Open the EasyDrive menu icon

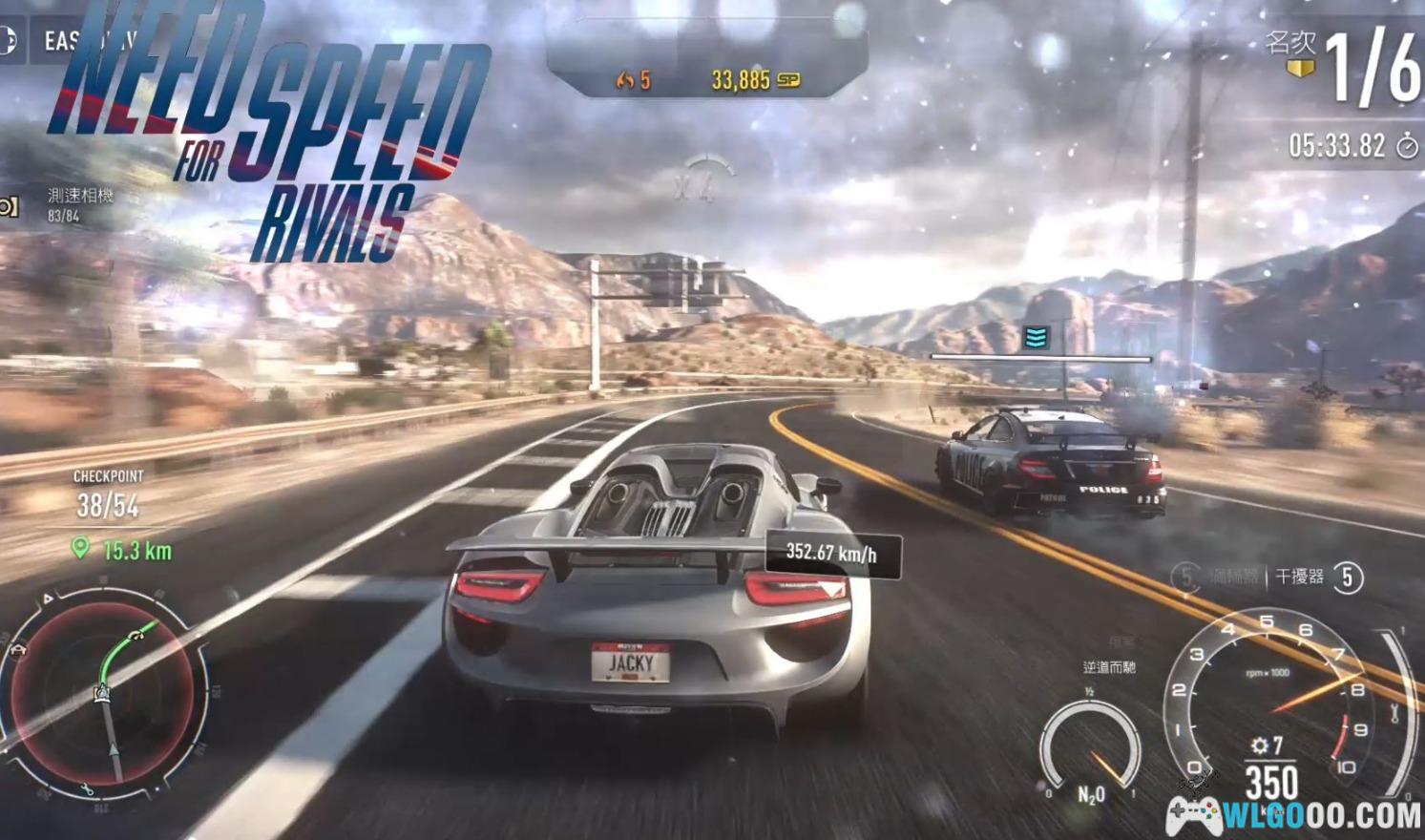7,41
